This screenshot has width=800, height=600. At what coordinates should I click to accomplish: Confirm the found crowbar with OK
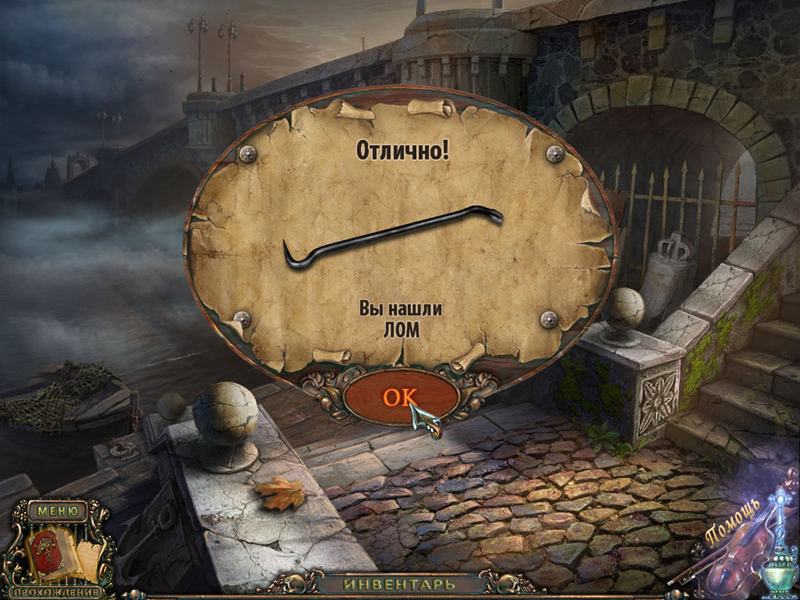tap(400, 396)
